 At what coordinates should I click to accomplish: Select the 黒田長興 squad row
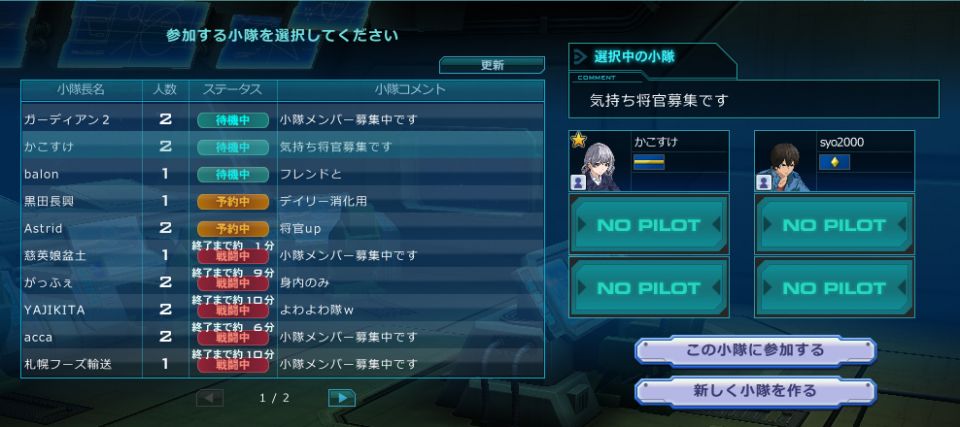pos(282,201)
